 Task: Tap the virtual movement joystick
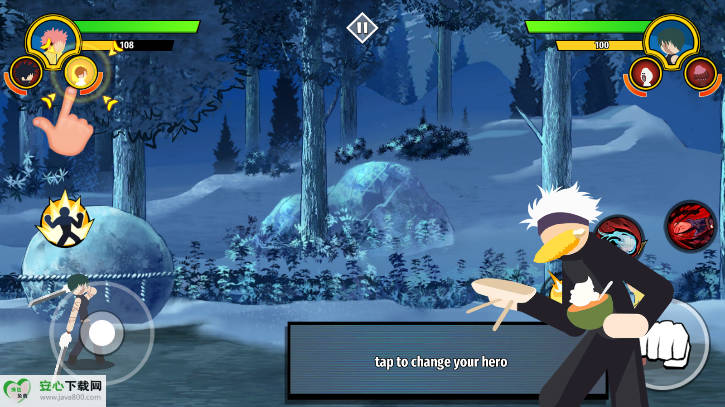pyautogui.click(x=102, y=334)
